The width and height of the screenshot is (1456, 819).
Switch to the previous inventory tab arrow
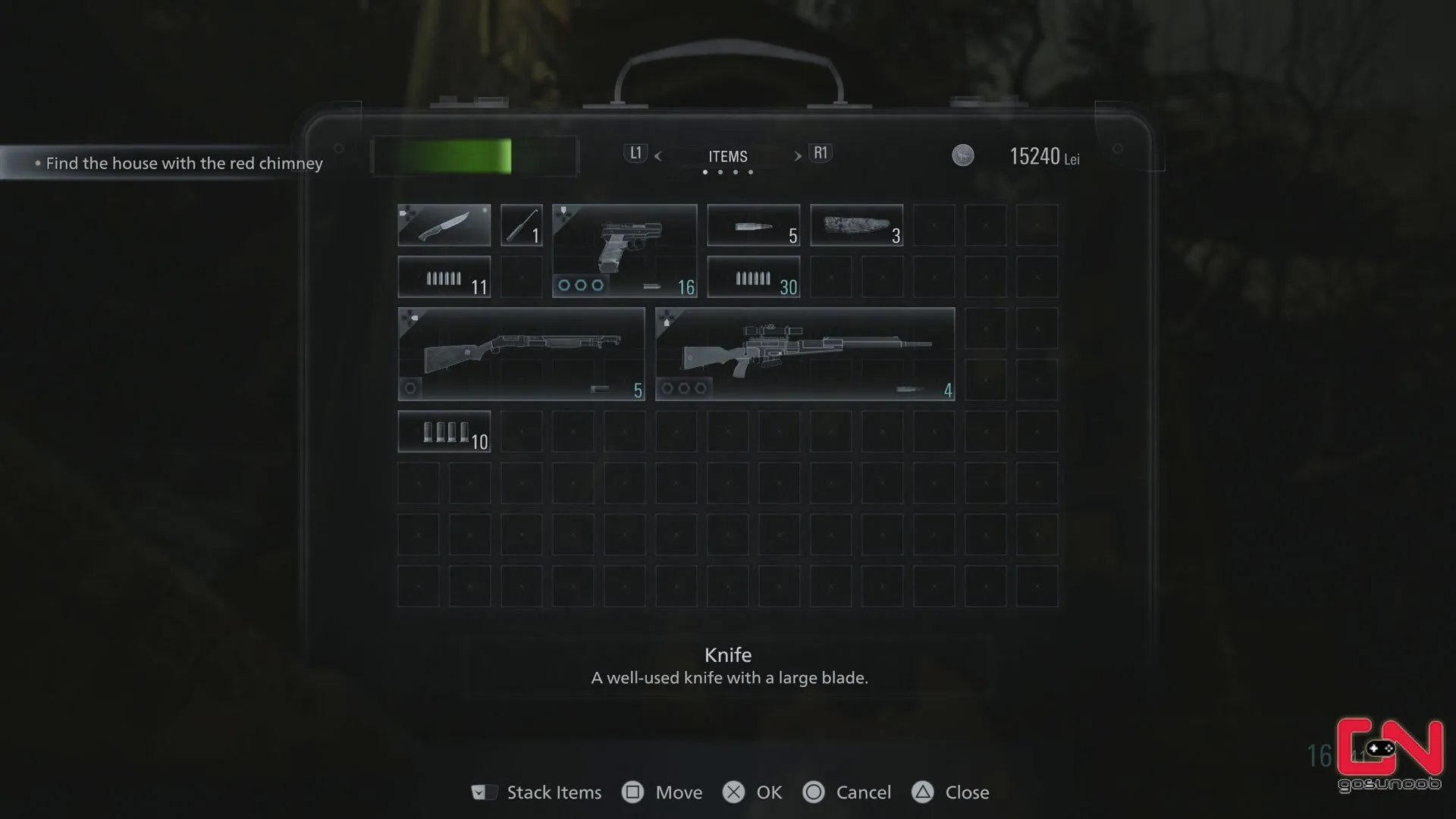(x=657, y=156)
